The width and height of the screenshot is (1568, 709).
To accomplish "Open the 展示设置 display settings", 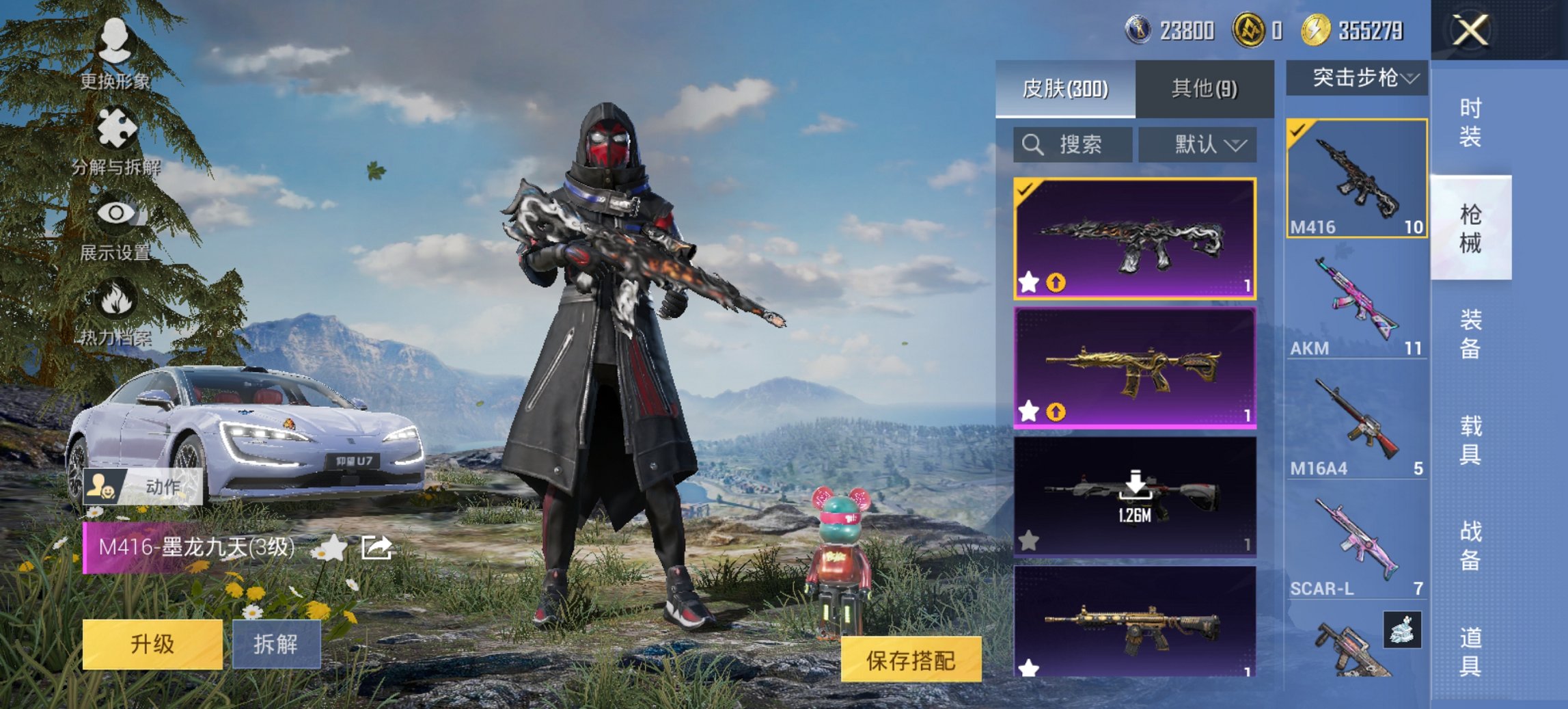I will click(x=116, y=226).
